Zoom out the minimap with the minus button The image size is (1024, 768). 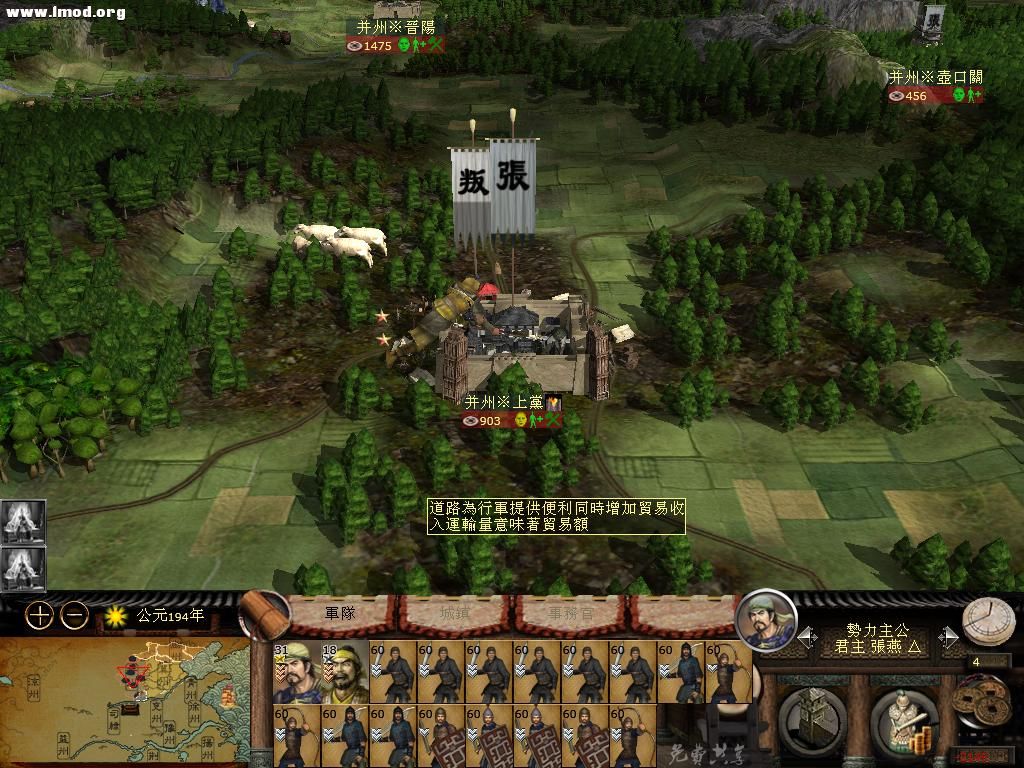(74, 615)
